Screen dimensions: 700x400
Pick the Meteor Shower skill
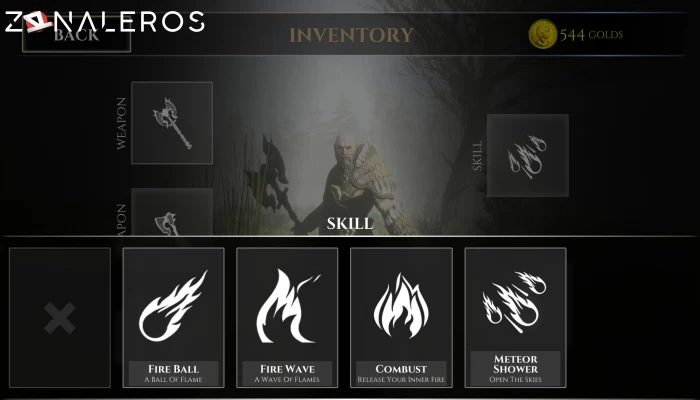pos(515,317)
